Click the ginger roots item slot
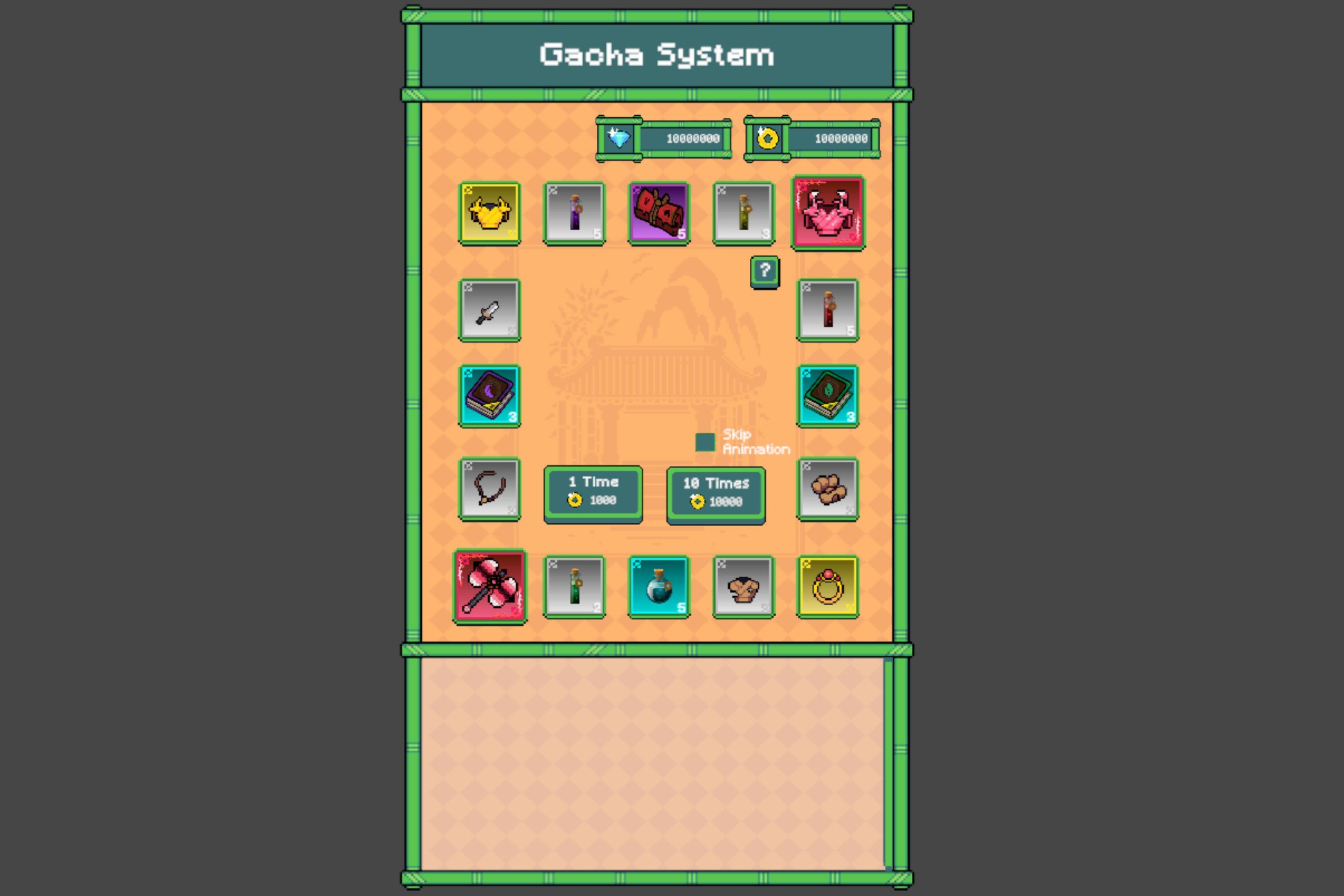1344x896 pixels. click(827, 489)
